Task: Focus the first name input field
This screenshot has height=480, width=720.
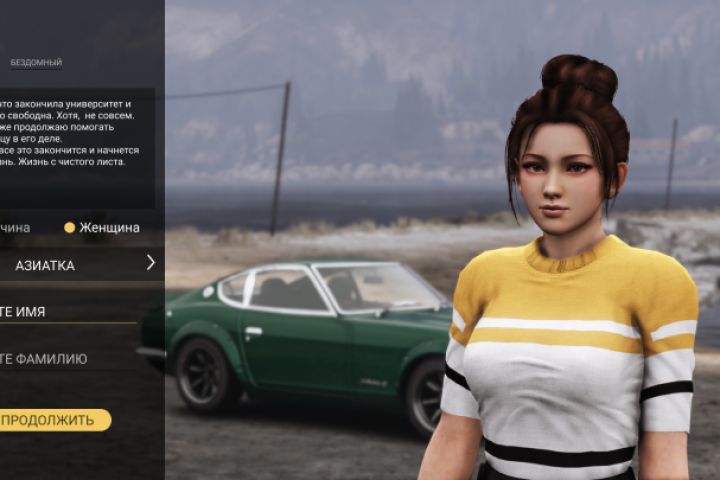Action: click(x=60, y=311)
